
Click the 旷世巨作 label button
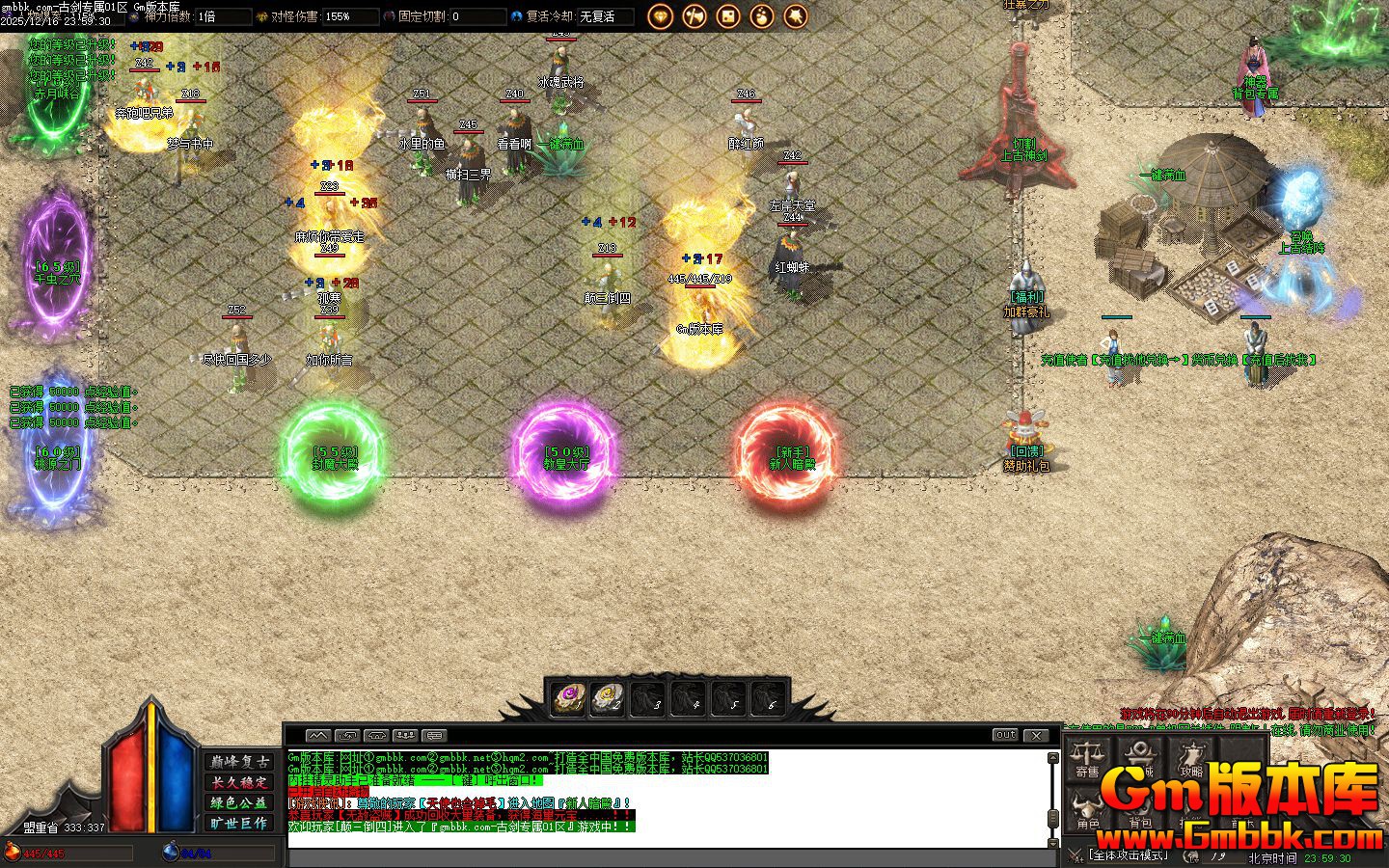pos(240,823)
